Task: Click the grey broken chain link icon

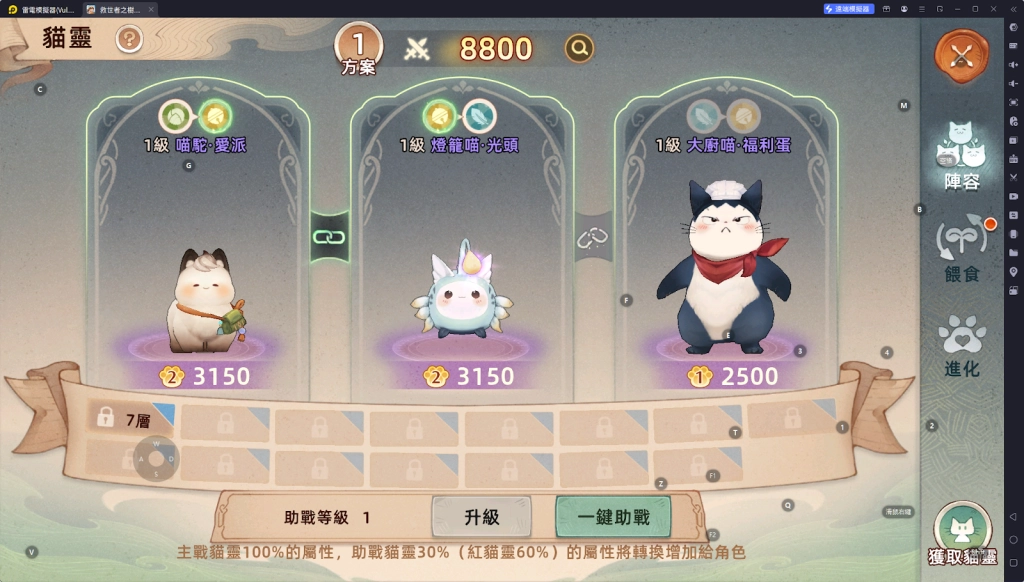Action: tap(593, 237)
